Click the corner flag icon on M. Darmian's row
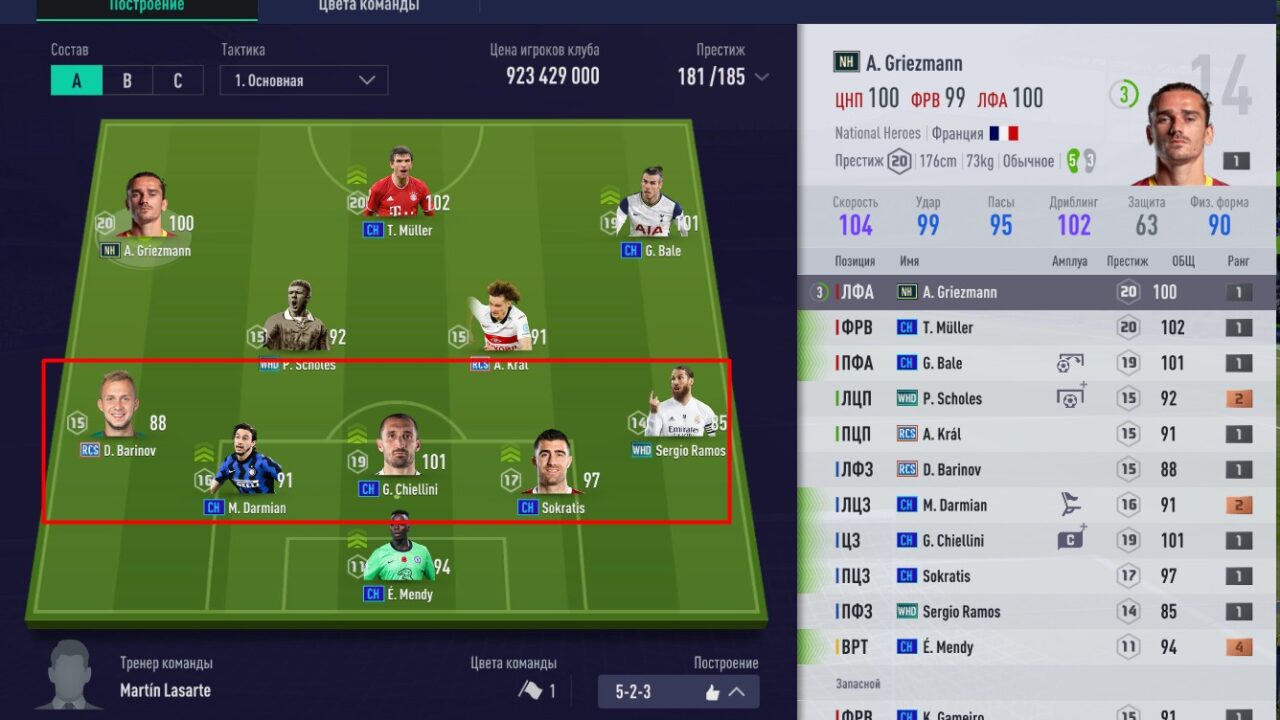Image resolution: width=1280 pixels, height=720 pixels. [1070, 505]
